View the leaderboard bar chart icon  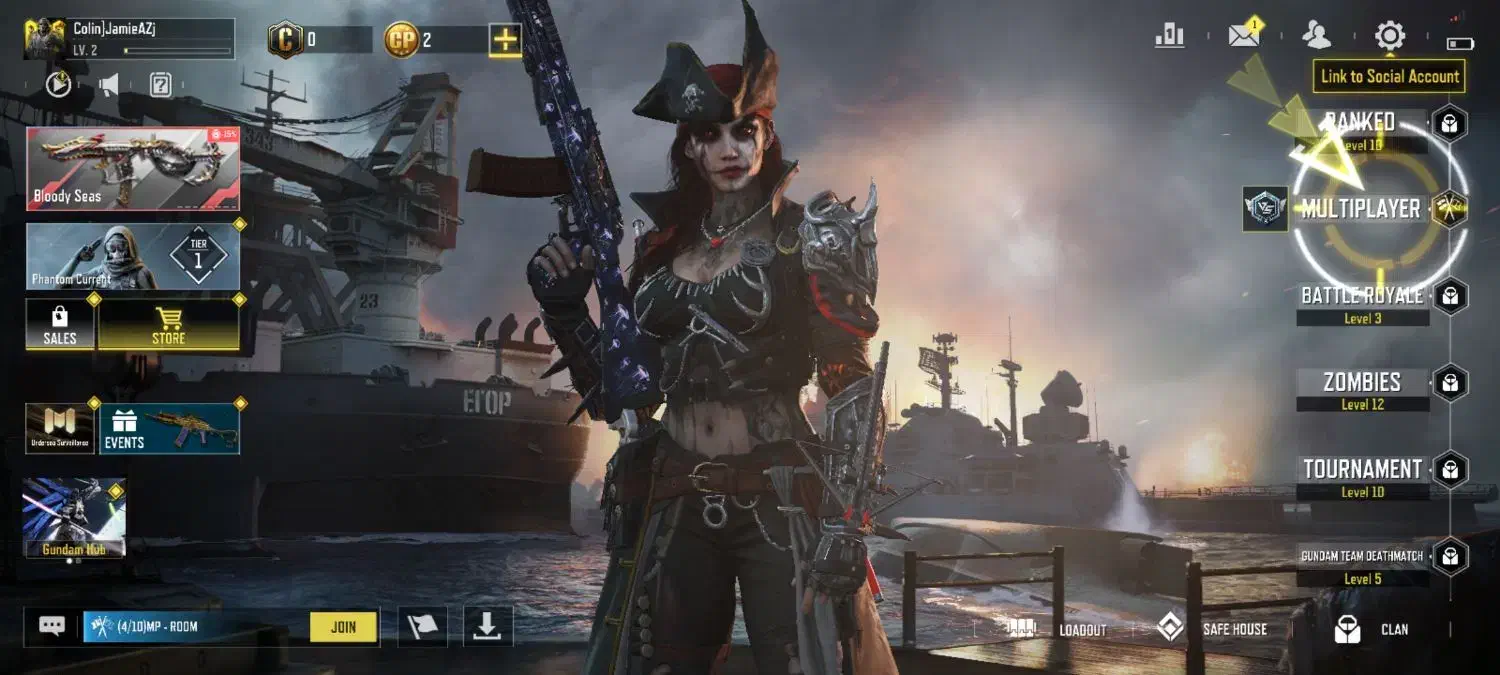pos(1169,37)
